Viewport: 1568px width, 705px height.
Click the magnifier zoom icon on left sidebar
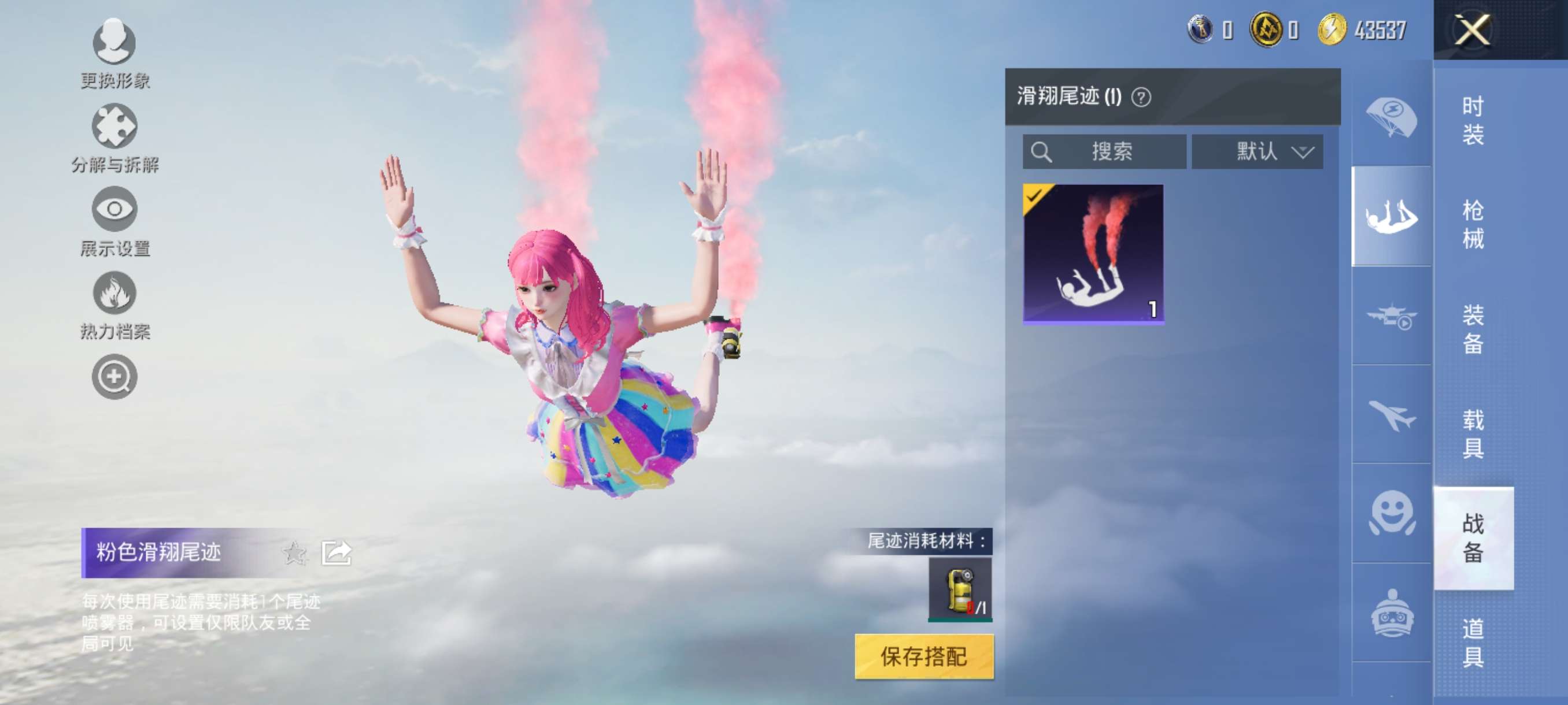click(x=116, y=375)
